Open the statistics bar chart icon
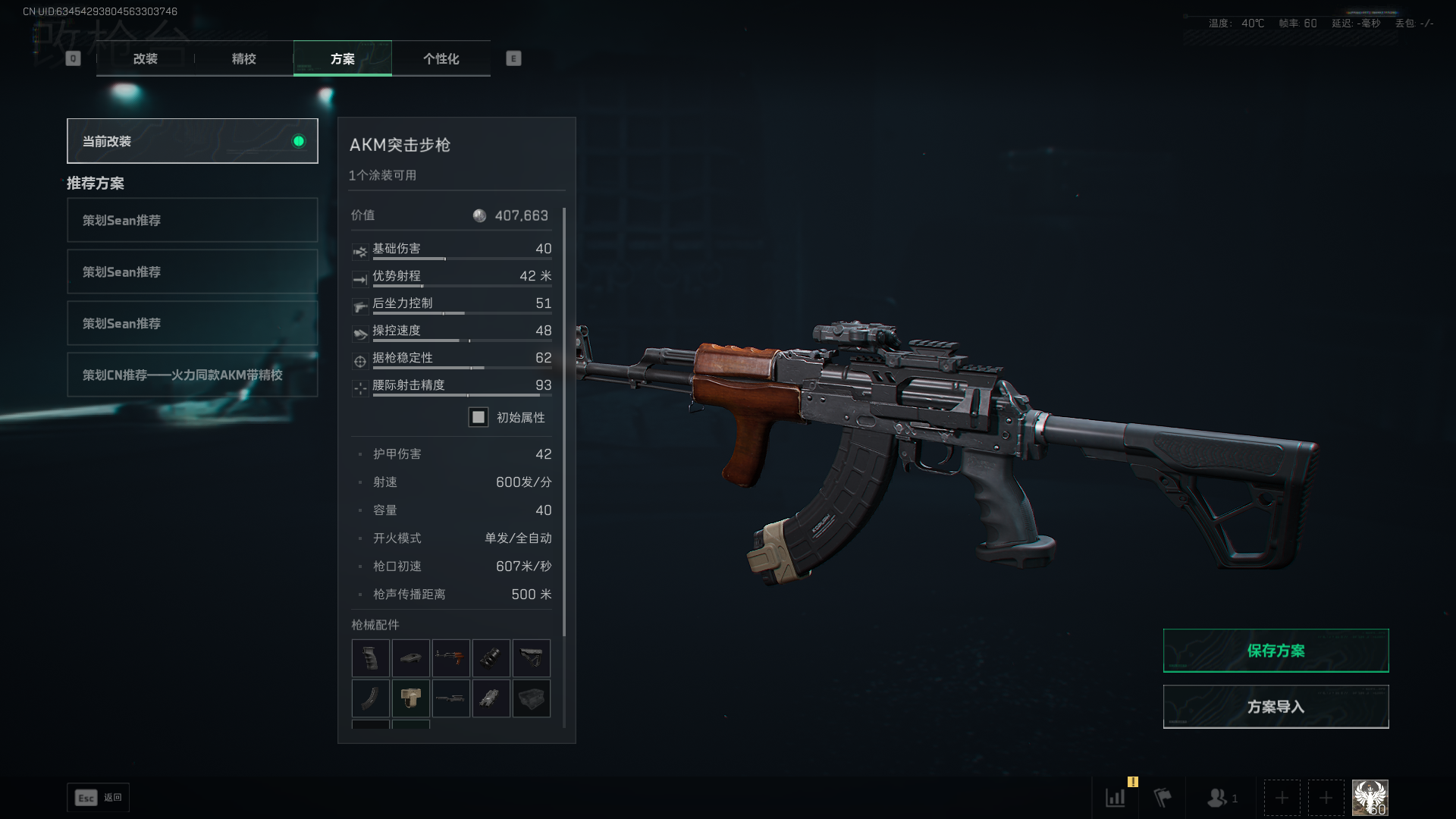Screen dimensions: 1456x819 pyautogui.click(x=1115, y=798)
